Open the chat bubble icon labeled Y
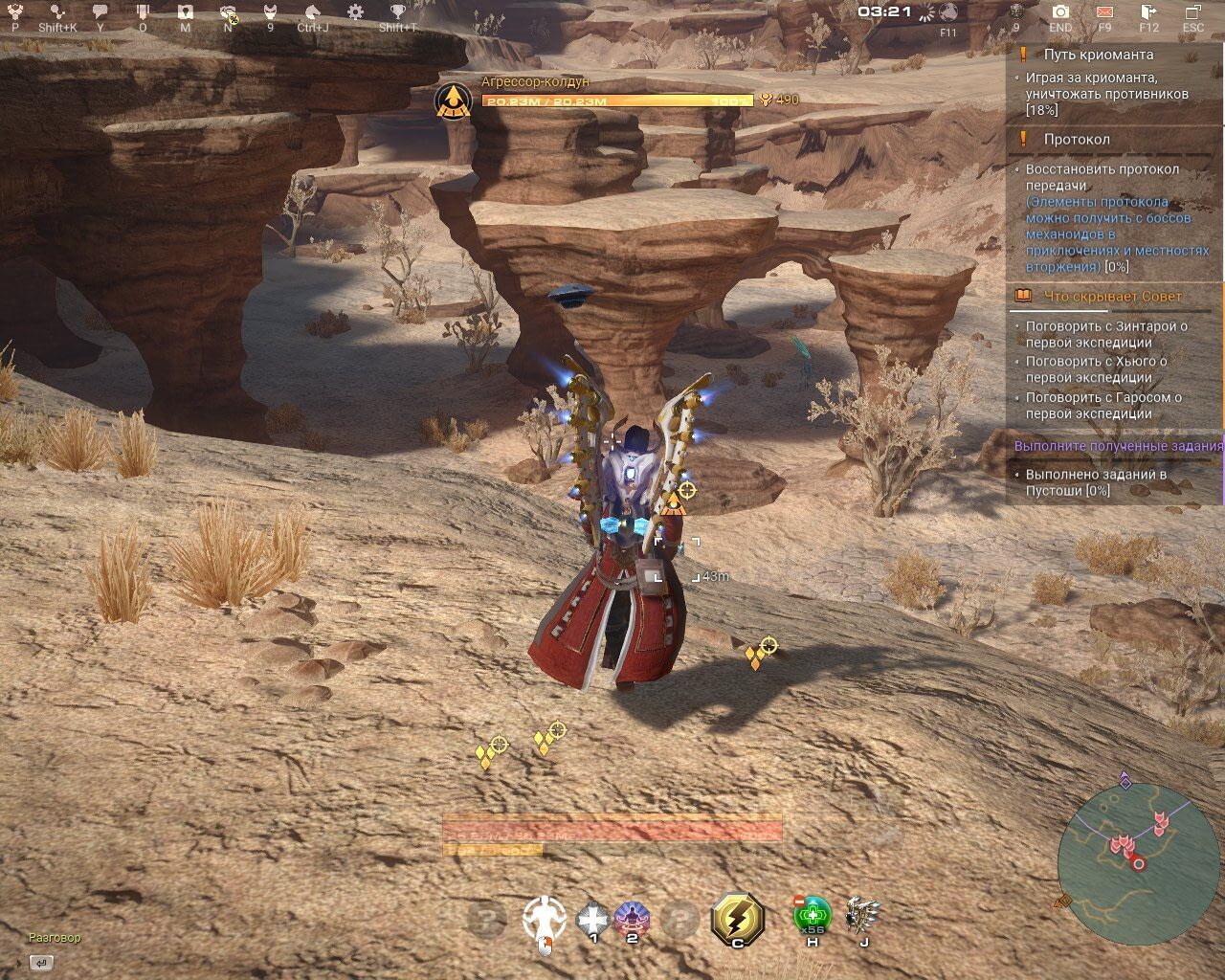Screen dimensions: 1225x980 click(100, 11)
